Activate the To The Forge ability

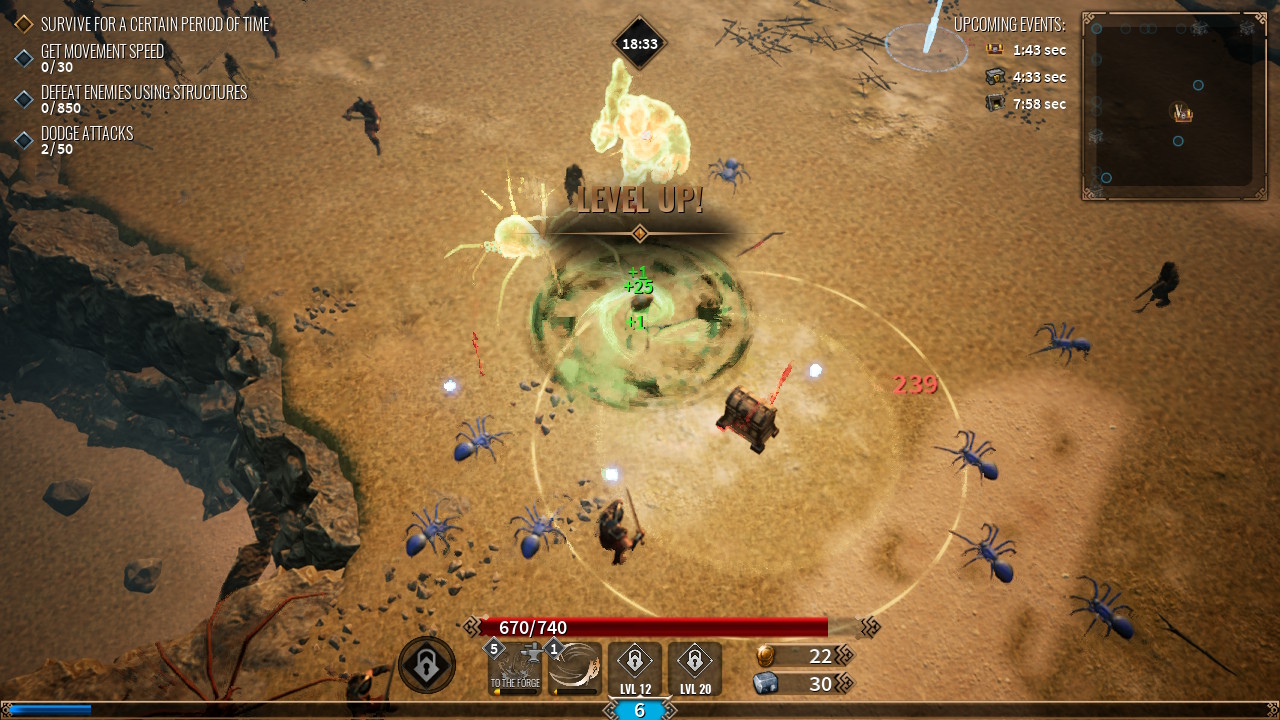pyautogui.click(x=515, y=668)
